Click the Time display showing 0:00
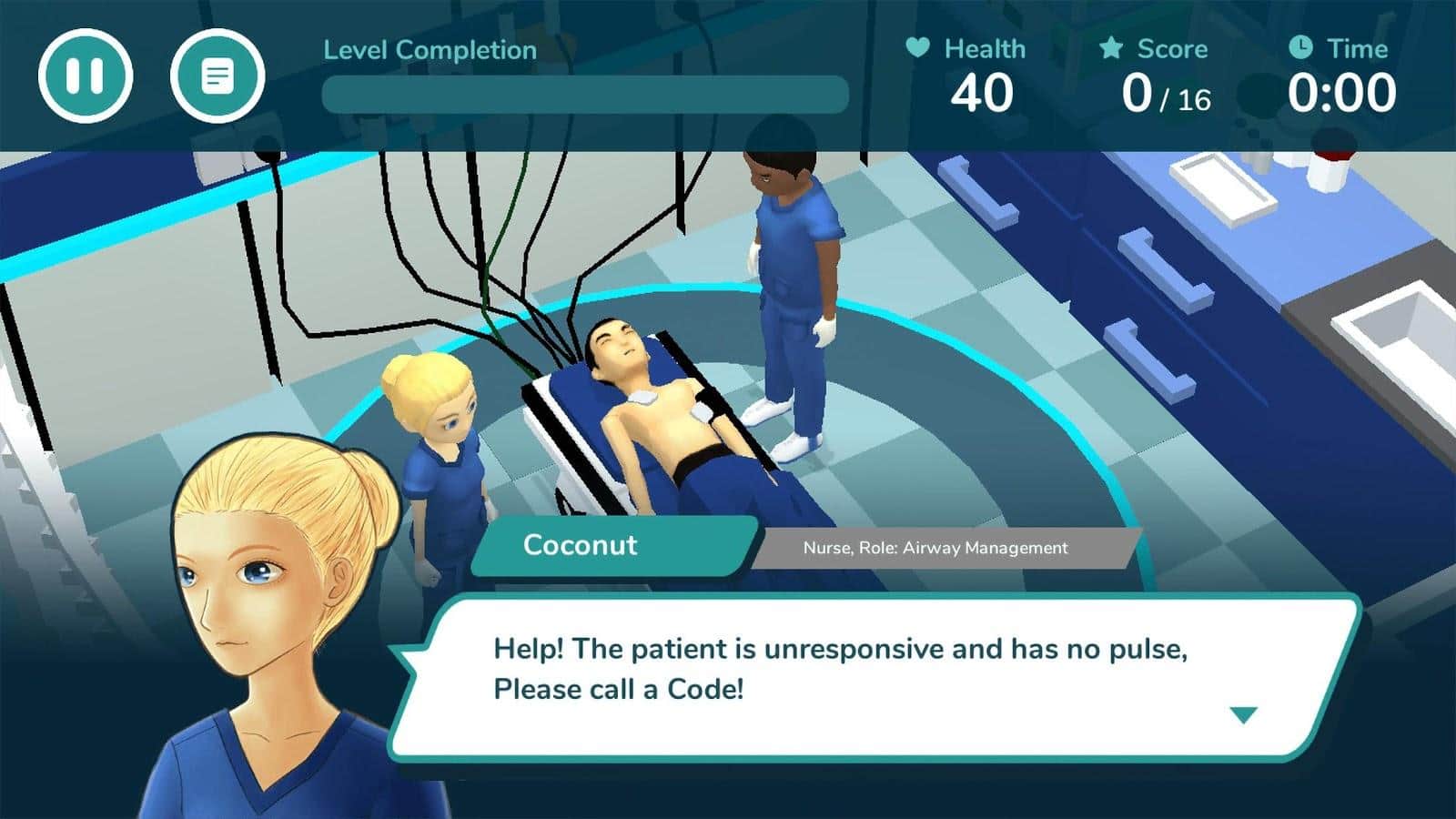The width and height of the screenshot is (1456, 819). (x=1342, y=91)
